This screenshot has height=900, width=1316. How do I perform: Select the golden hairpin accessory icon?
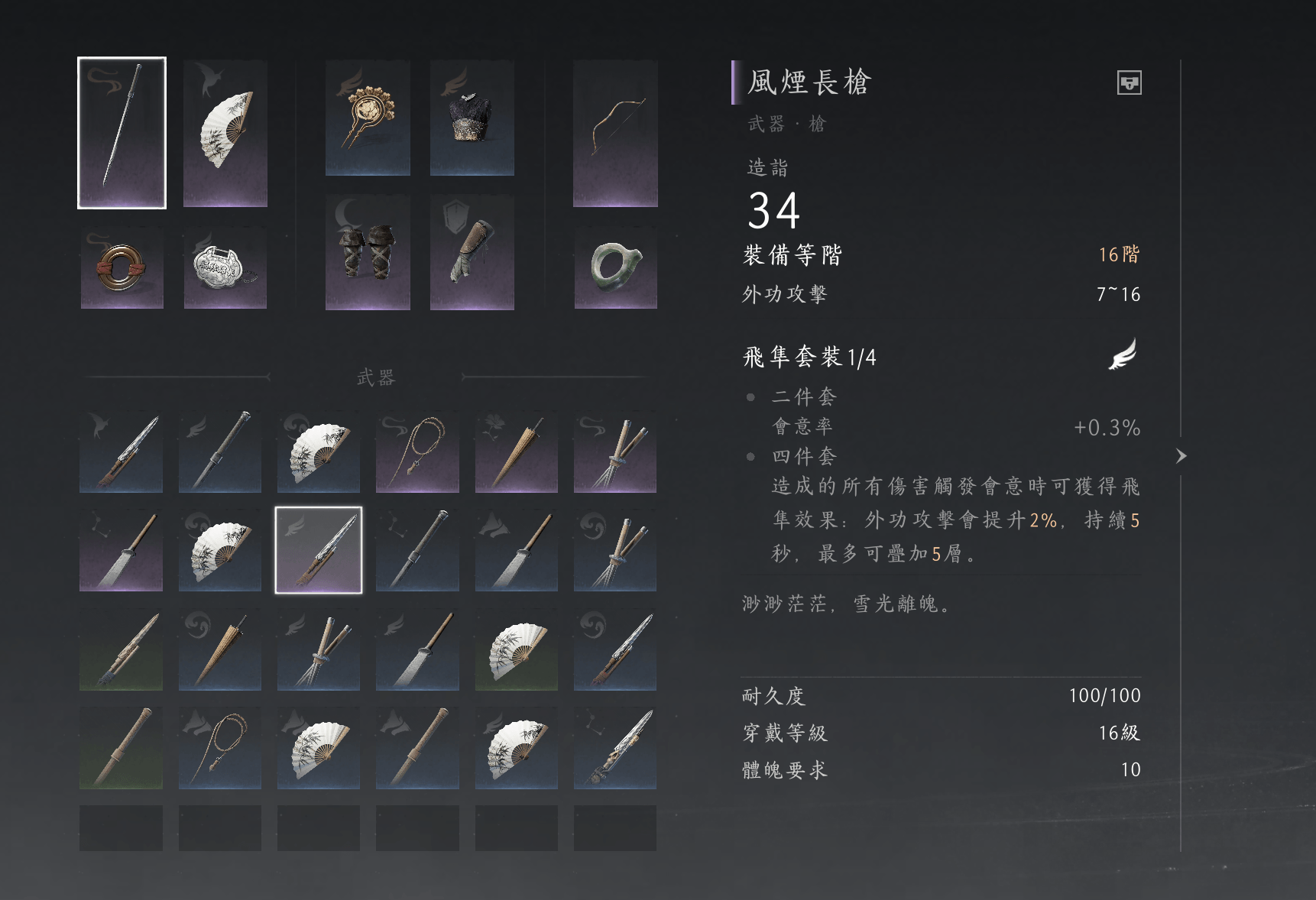(x=368, y=118)
